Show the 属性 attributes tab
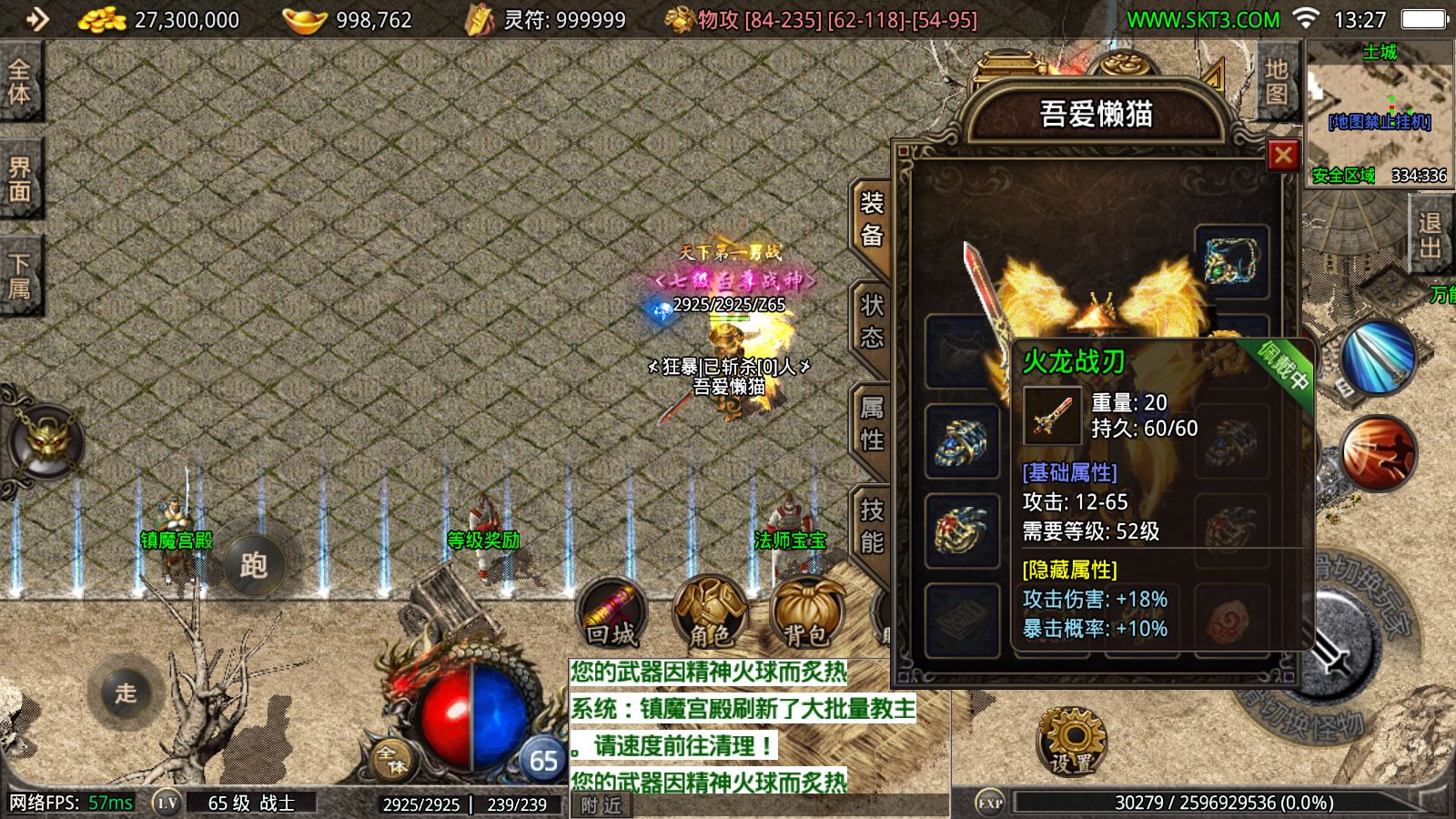Image resolution: width=1456 pixels, height=819 pixels. (x=871, y=425)
